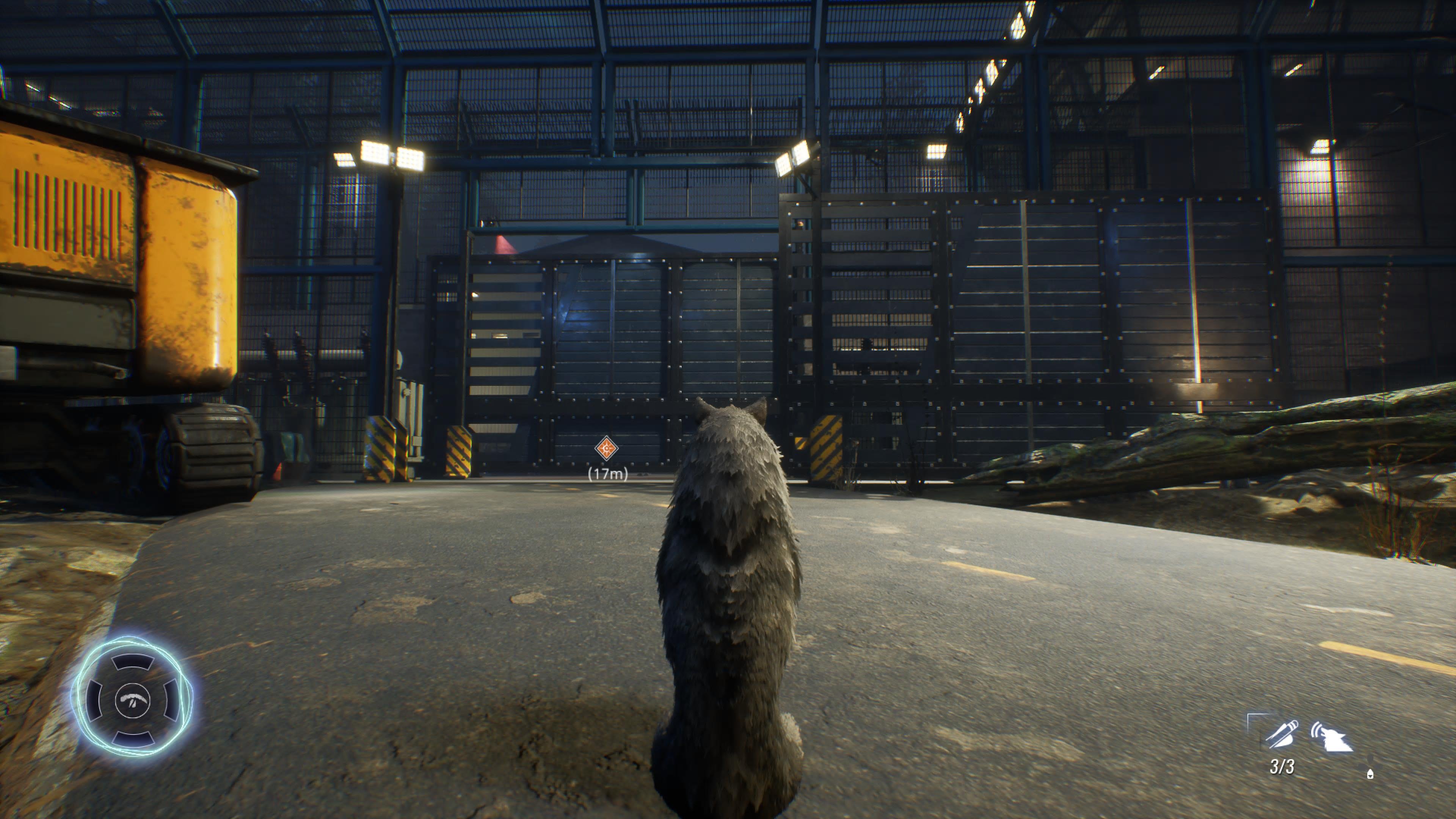
Task: Click the orange diamond objective marker
Action: pyautogui.click(x=607, y=449)
